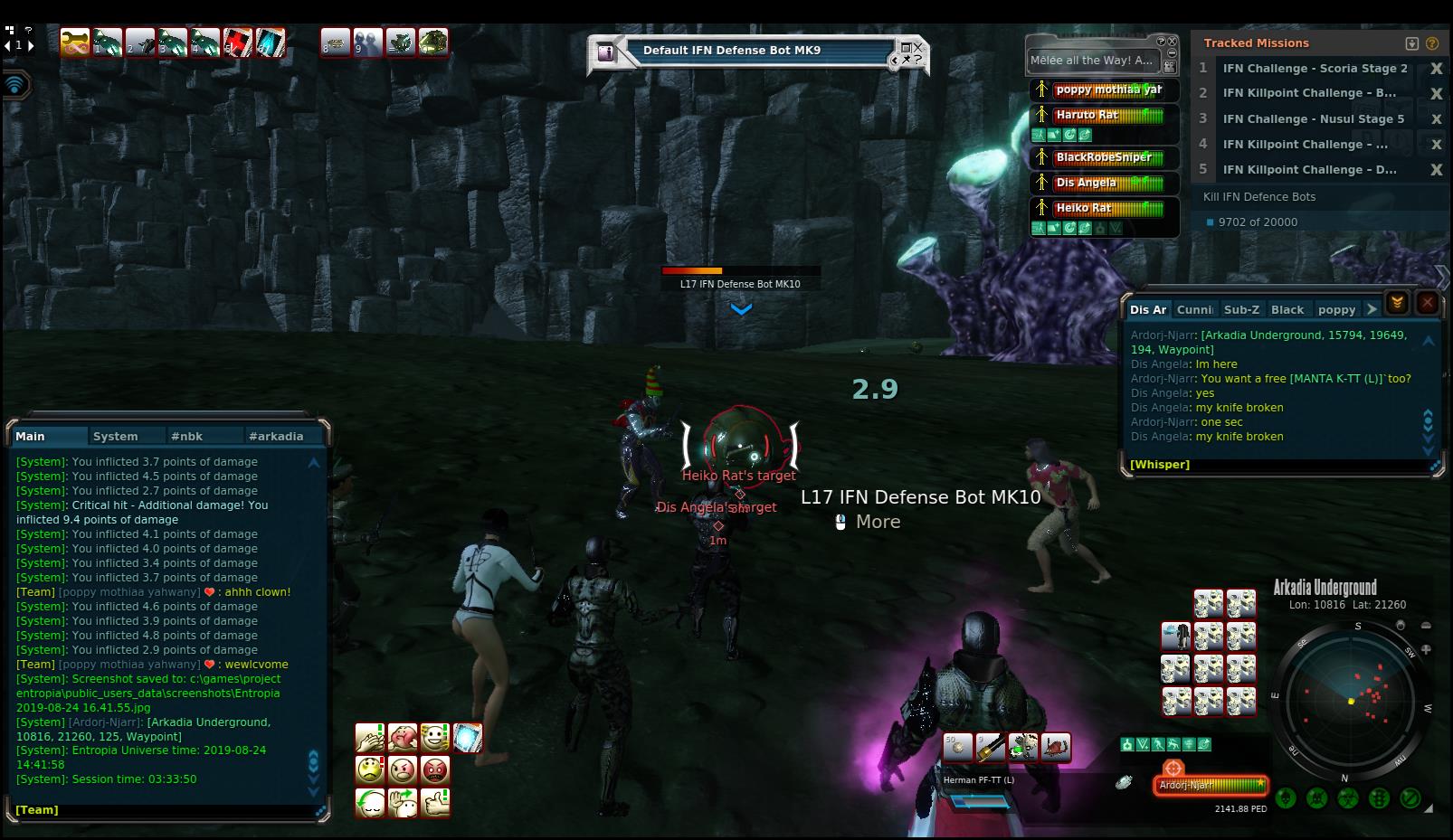Open the #nbk chat channel tab
The image size is (1453, 840).
click(x=186, y=436)
